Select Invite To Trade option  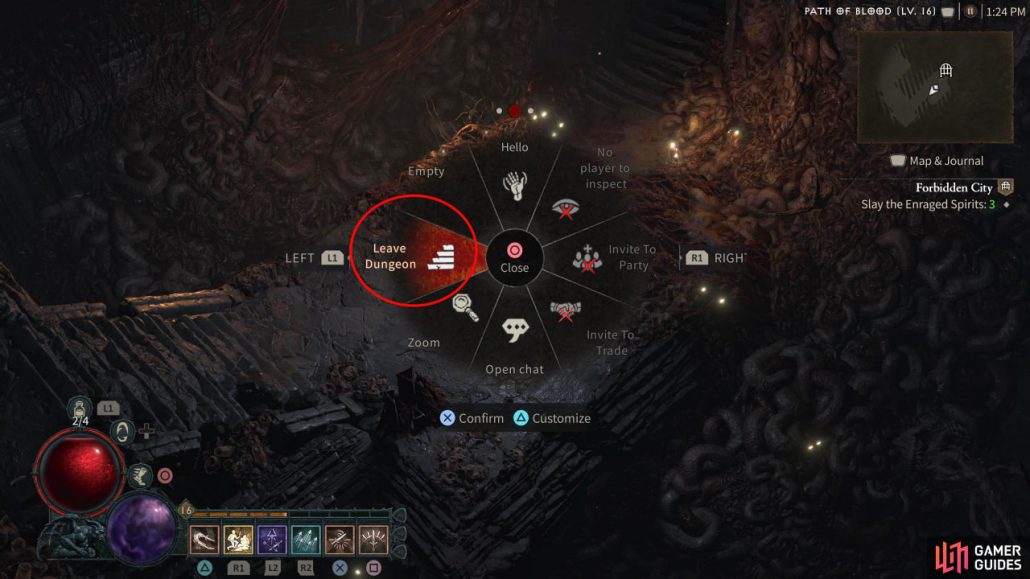tap(567, 312)
